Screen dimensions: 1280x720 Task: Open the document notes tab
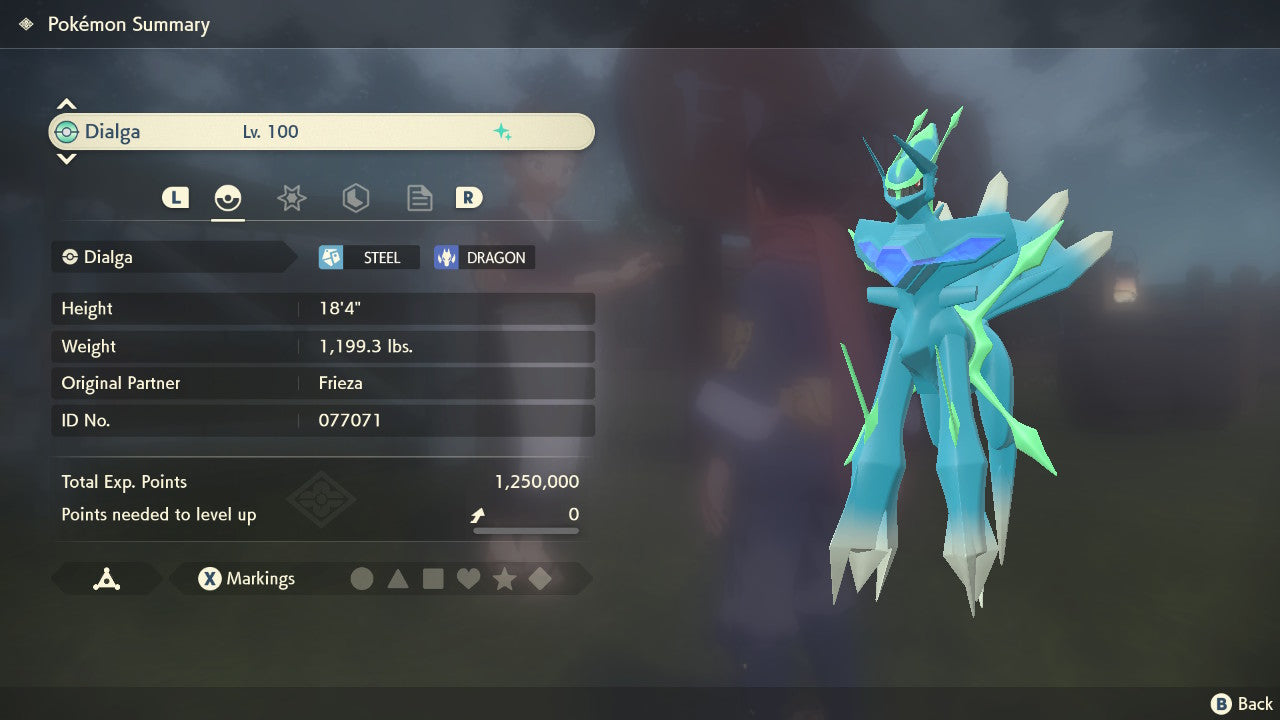click(419, 198)
